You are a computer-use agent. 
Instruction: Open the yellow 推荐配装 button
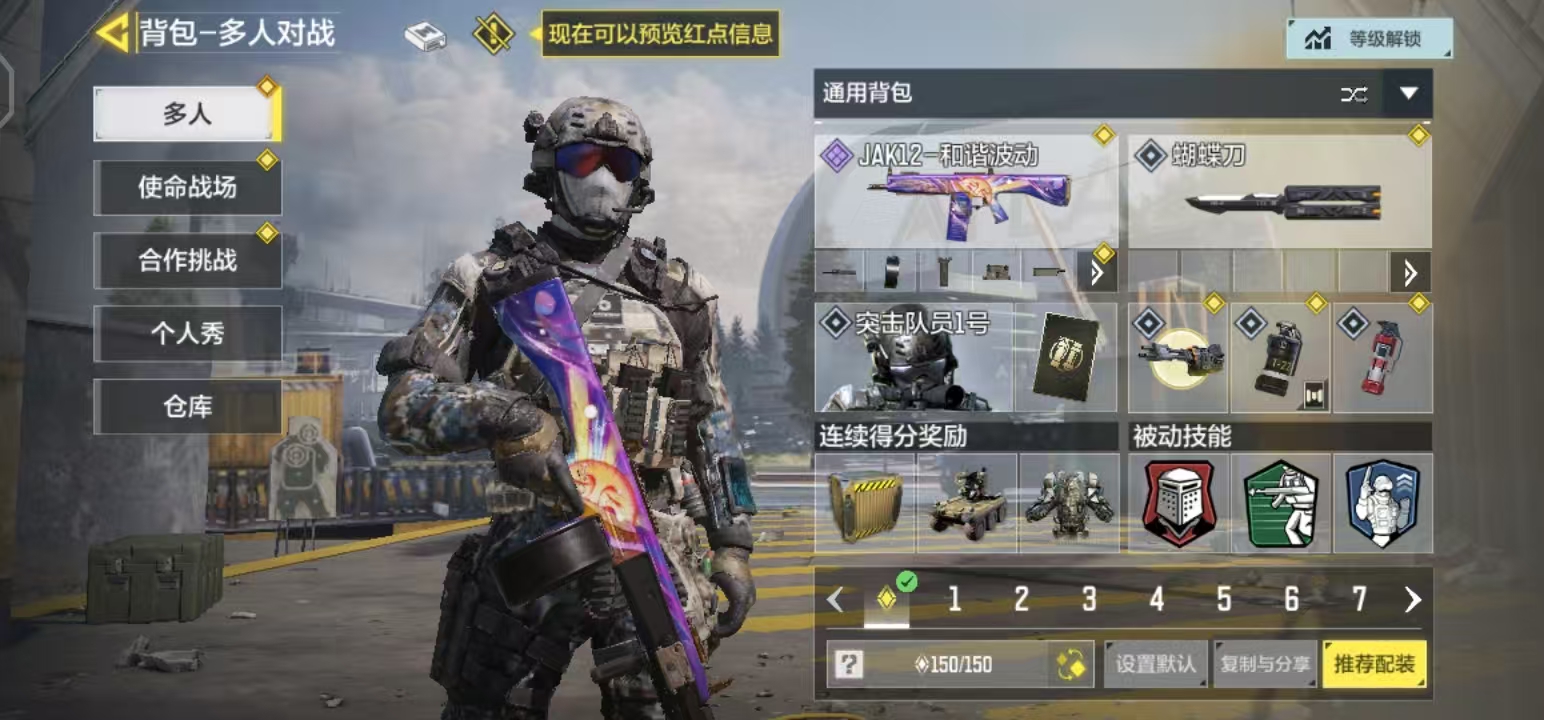(1374, 664)
